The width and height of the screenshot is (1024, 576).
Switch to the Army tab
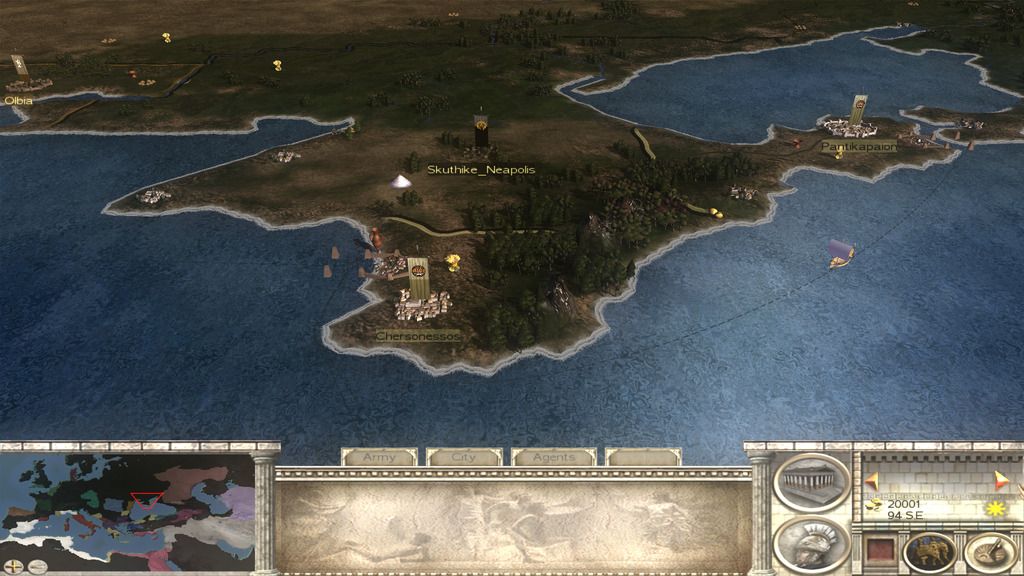(379, 457)
